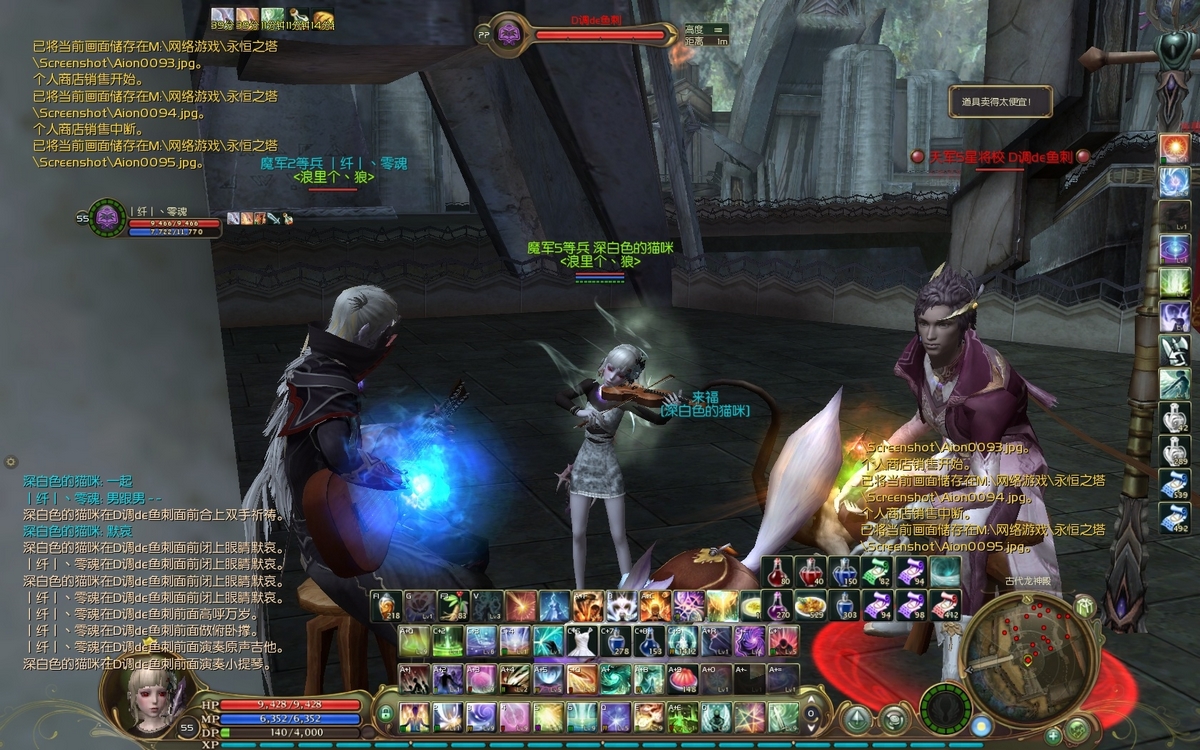This screenshot has height=750, width=1200.
Task: Select the white dress hotbar slot
Action: click(581, 640)
